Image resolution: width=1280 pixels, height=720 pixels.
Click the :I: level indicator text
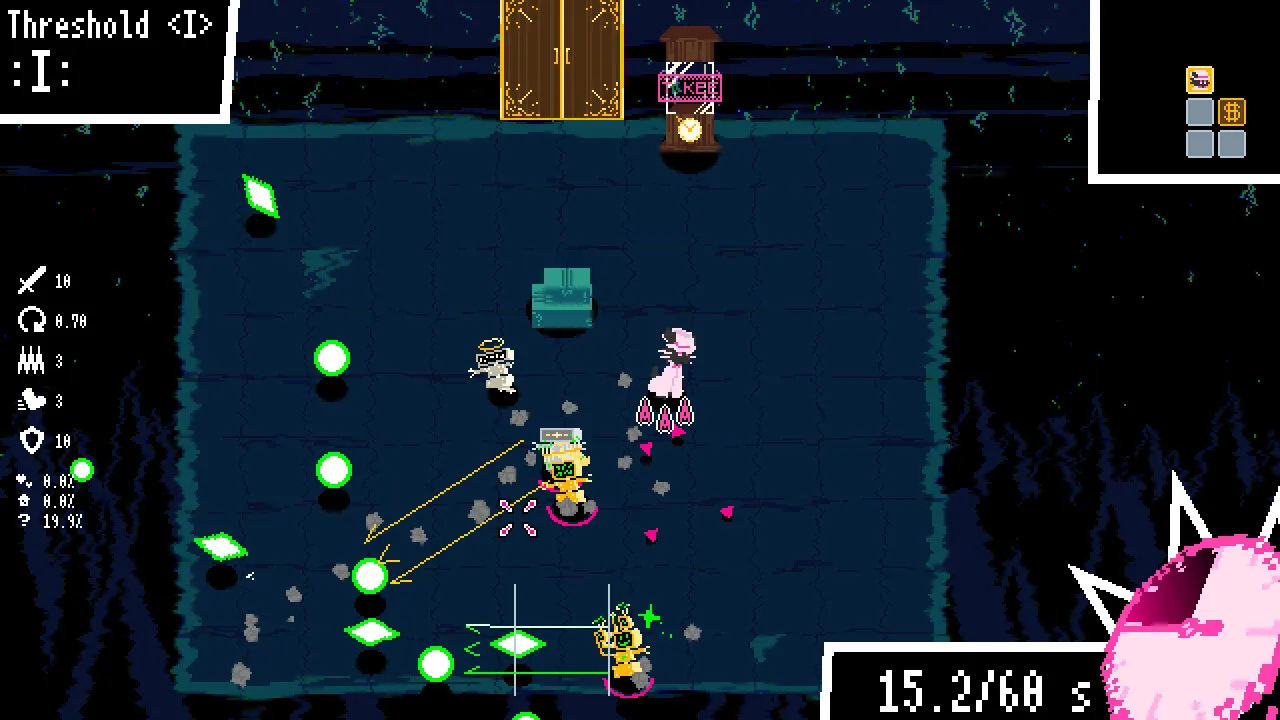click(x=40, y=70)
